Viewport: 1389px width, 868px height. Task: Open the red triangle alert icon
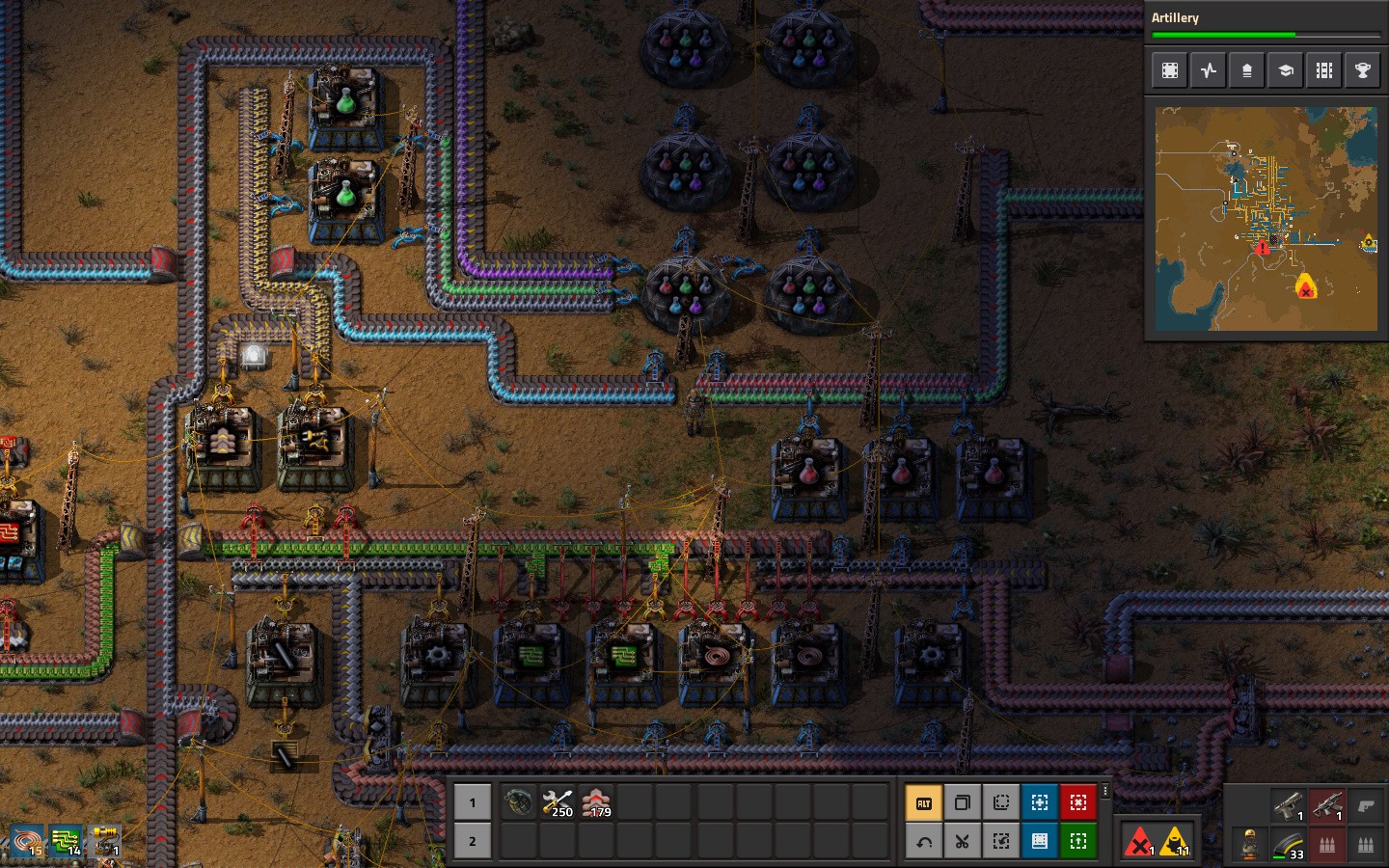click(1139, 842)
